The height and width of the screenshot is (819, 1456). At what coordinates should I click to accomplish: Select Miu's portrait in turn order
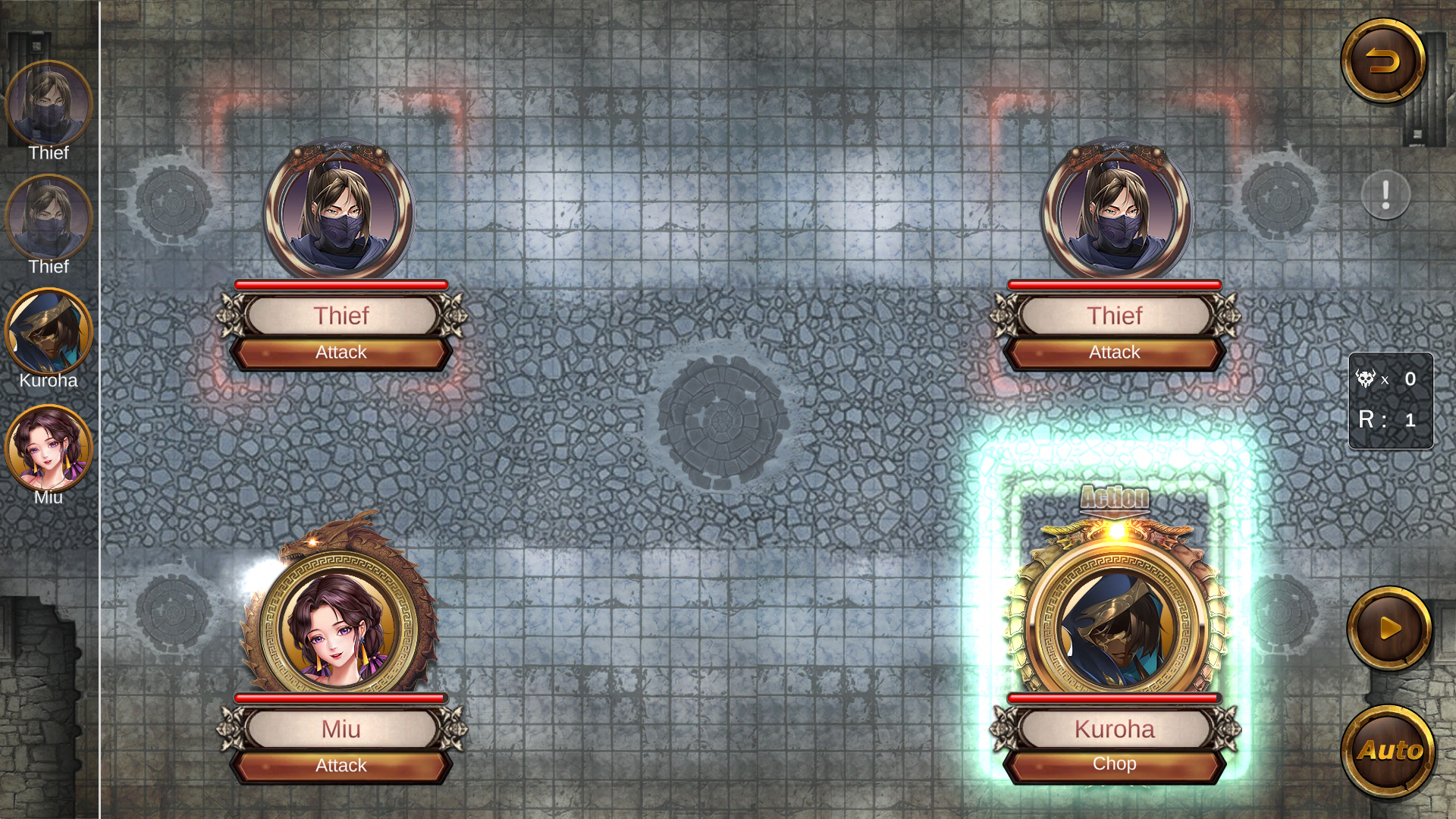pos(49,448)
